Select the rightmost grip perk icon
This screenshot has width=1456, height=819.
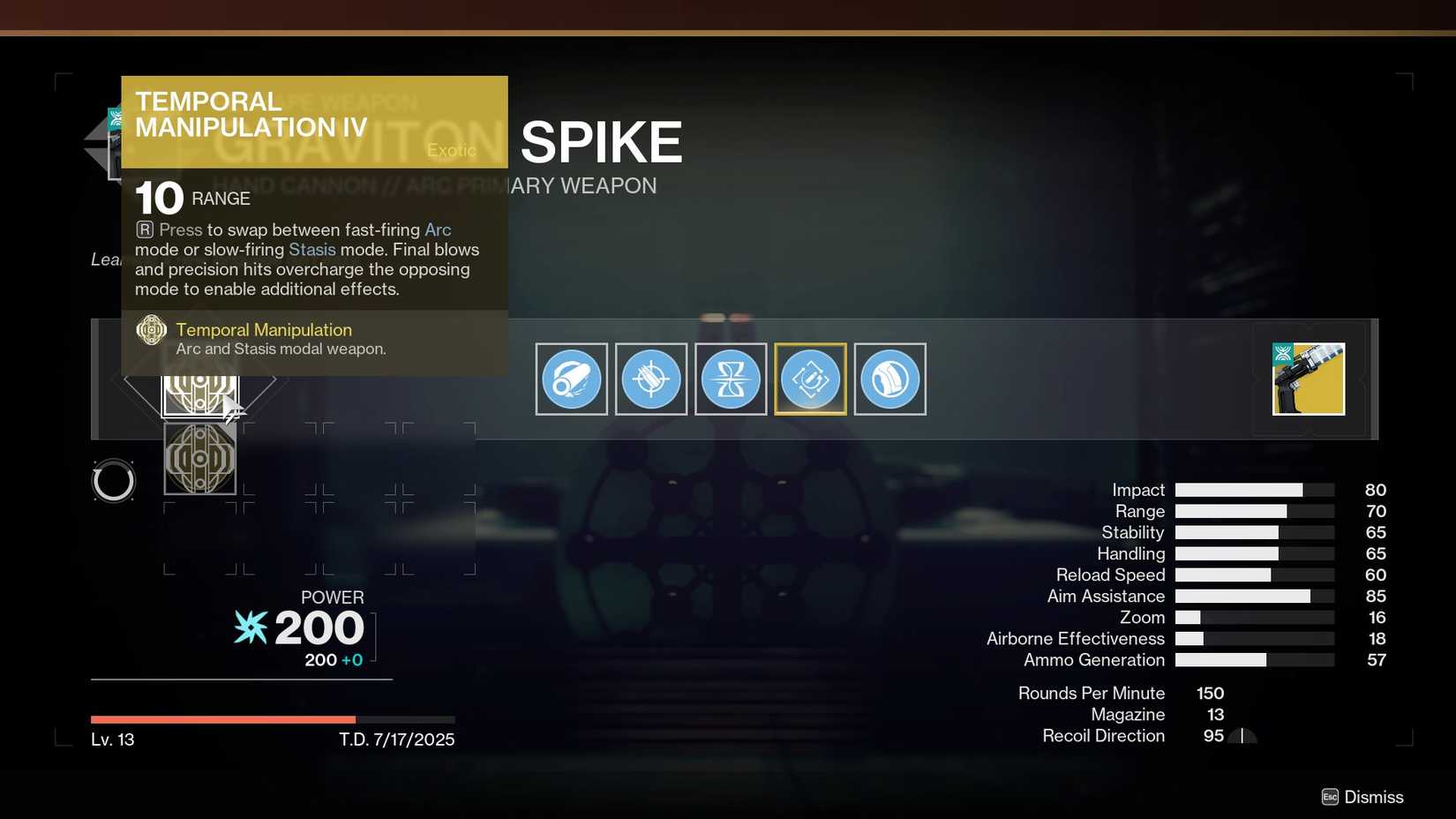889,379
